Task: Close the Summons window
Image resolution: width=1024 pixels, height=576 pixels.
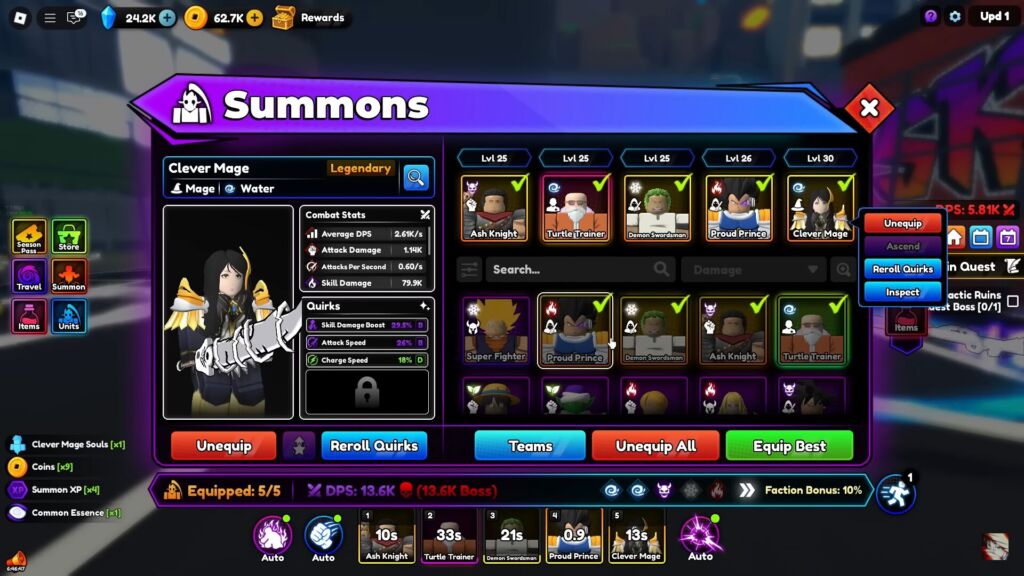Action: 869,108
